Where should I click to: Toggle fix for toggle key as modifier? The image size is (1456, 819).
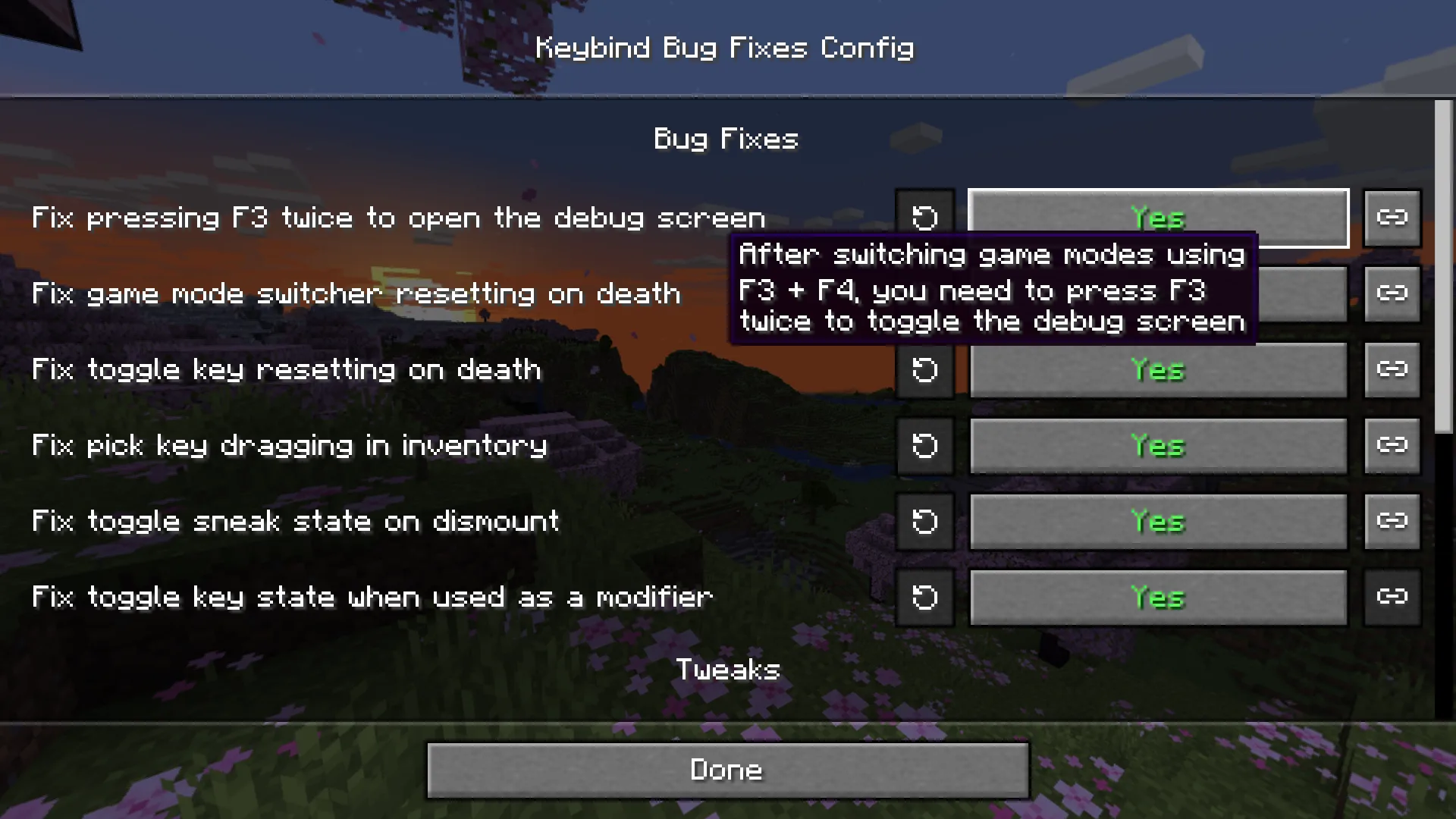1158,598
